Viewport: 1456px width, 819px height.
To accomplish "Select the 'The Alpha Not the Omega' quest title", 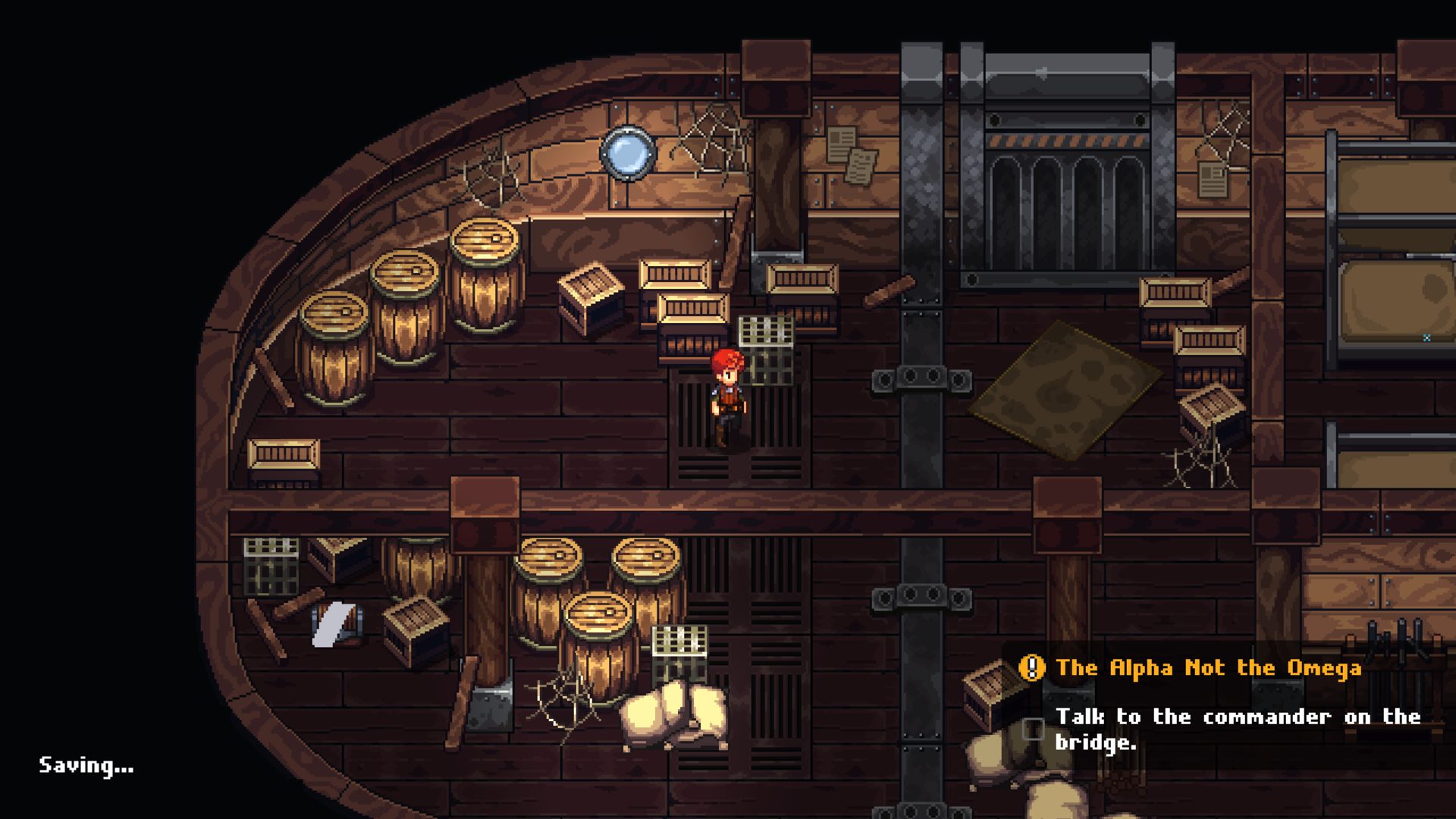I will point(1208,668).
